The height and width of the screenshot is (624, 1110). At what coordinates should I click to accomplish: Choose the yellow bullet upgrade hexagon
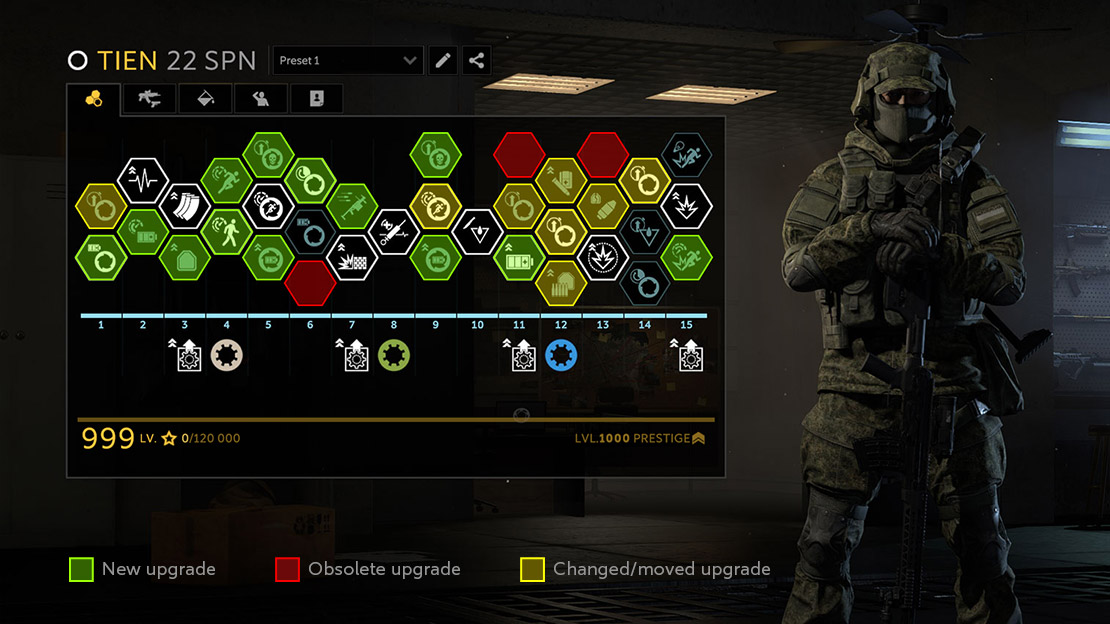pos(603,207)
